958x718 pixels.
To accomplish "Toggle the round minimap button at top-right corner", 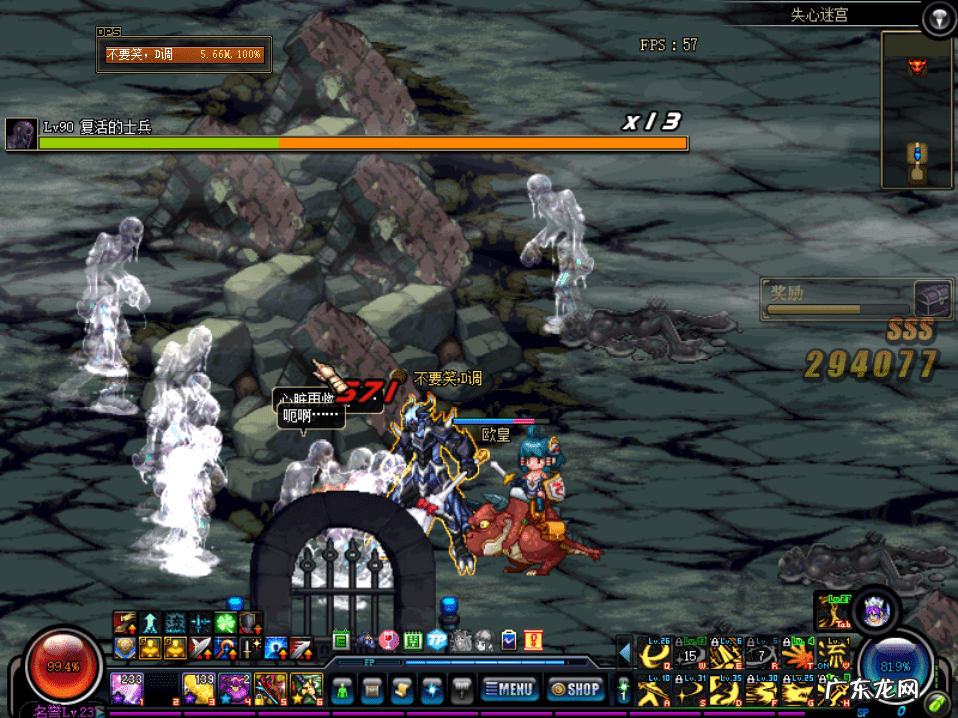I will pos(937,16).
